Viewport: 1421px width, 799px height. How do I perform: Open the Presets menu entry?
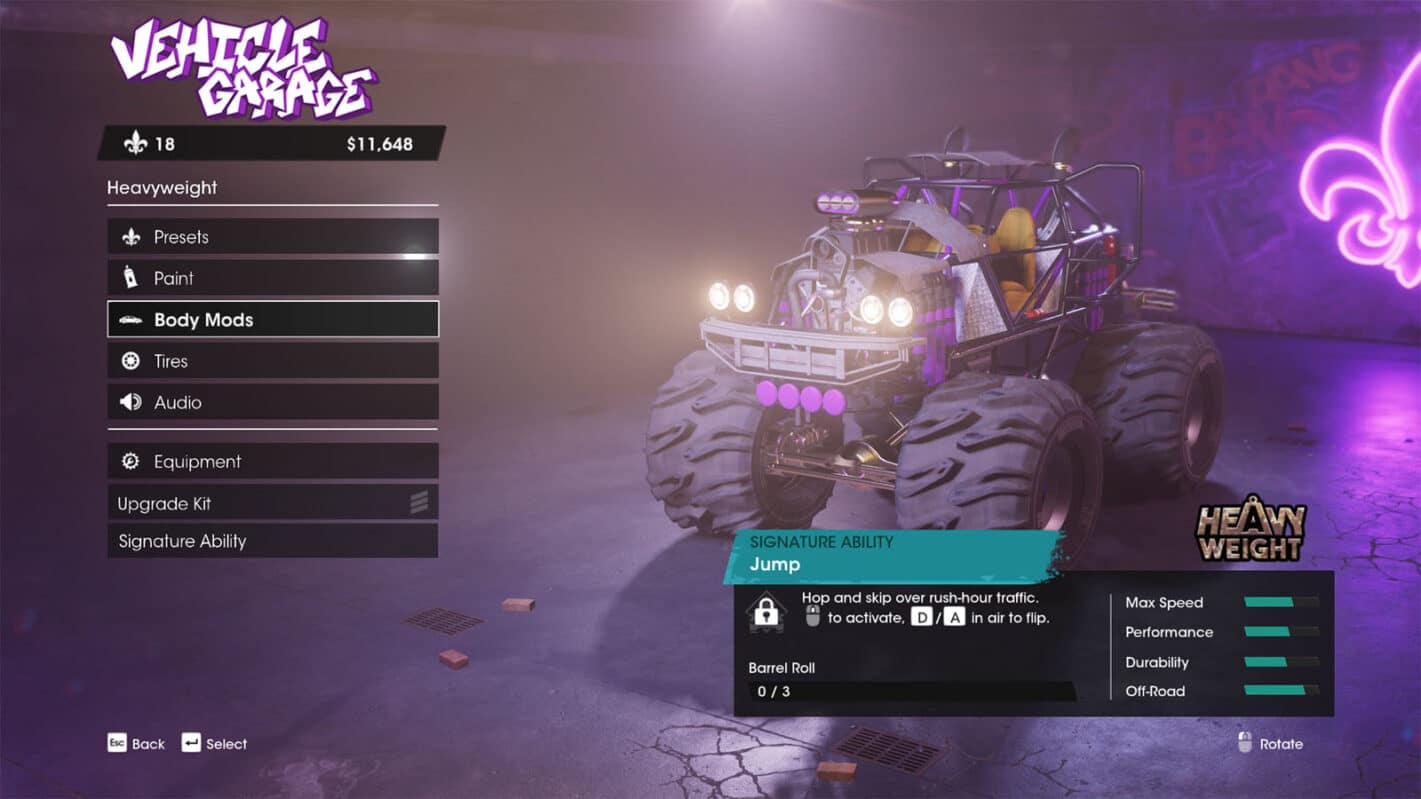[x=272, y=237]
